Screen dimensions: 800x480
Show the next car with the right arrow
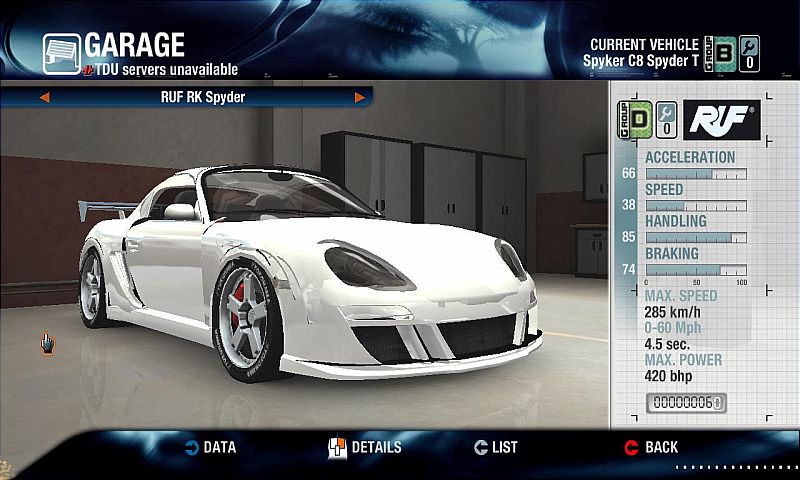tap(359, 98)
